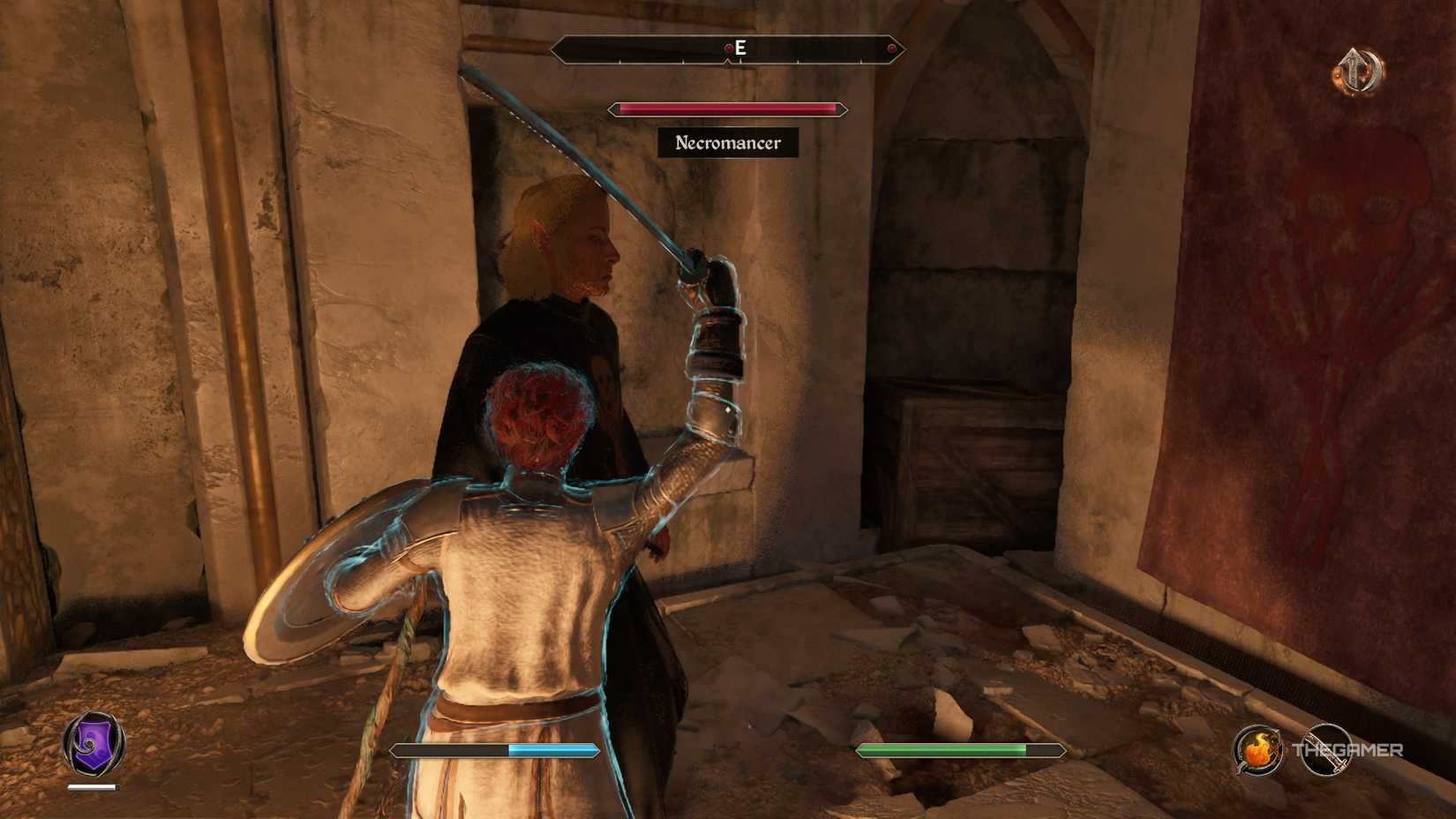Click the dark icon beside the health bar

(1326, 748)
